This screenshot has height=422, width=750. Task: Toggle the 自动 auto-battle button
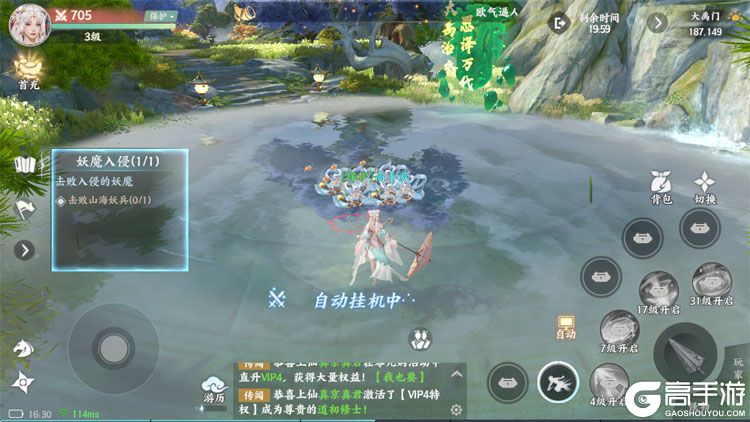pos(566,327)
